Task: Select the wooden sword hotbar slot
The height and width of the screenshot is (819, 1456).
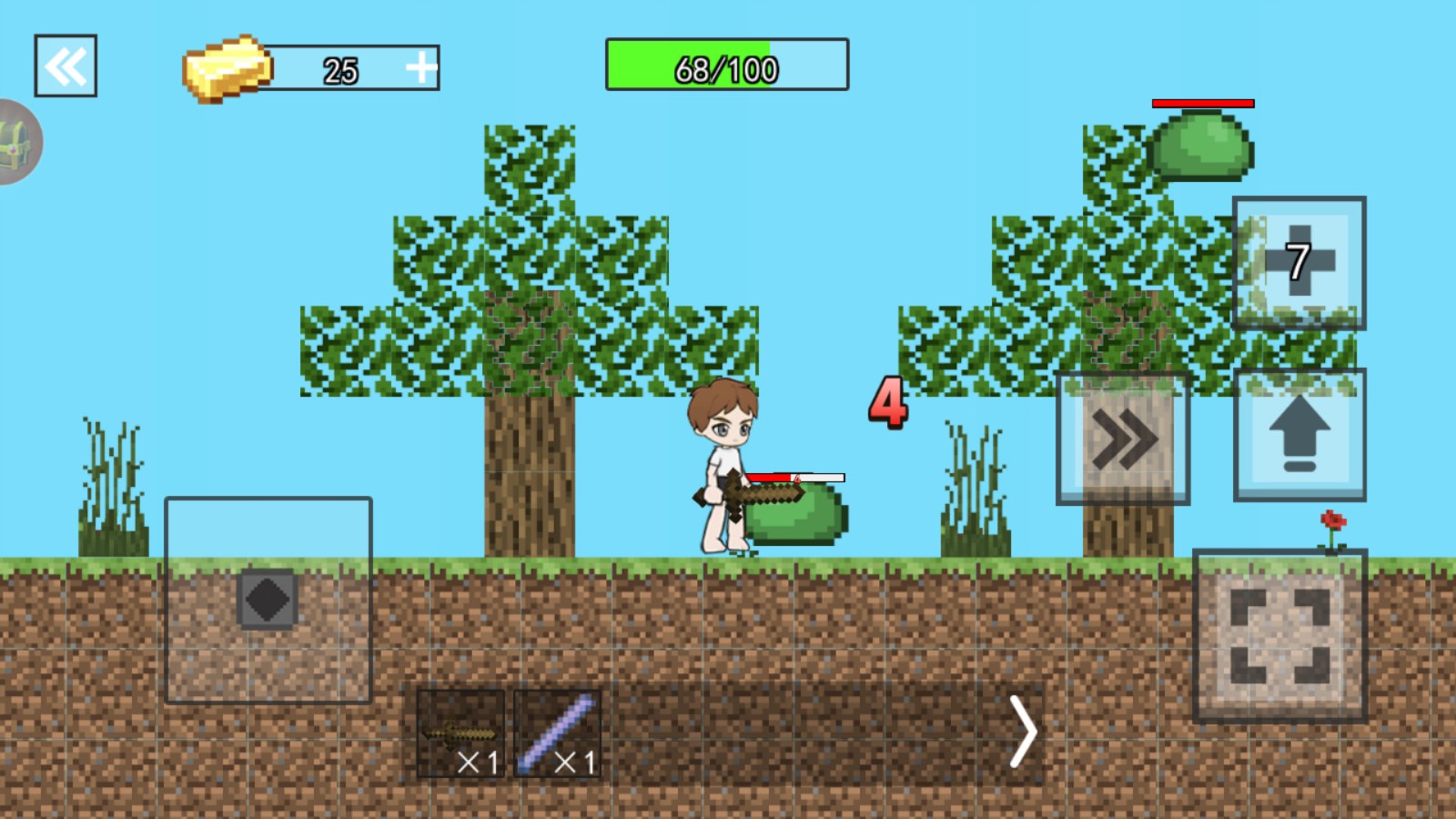Action: [x=460, y=733]
